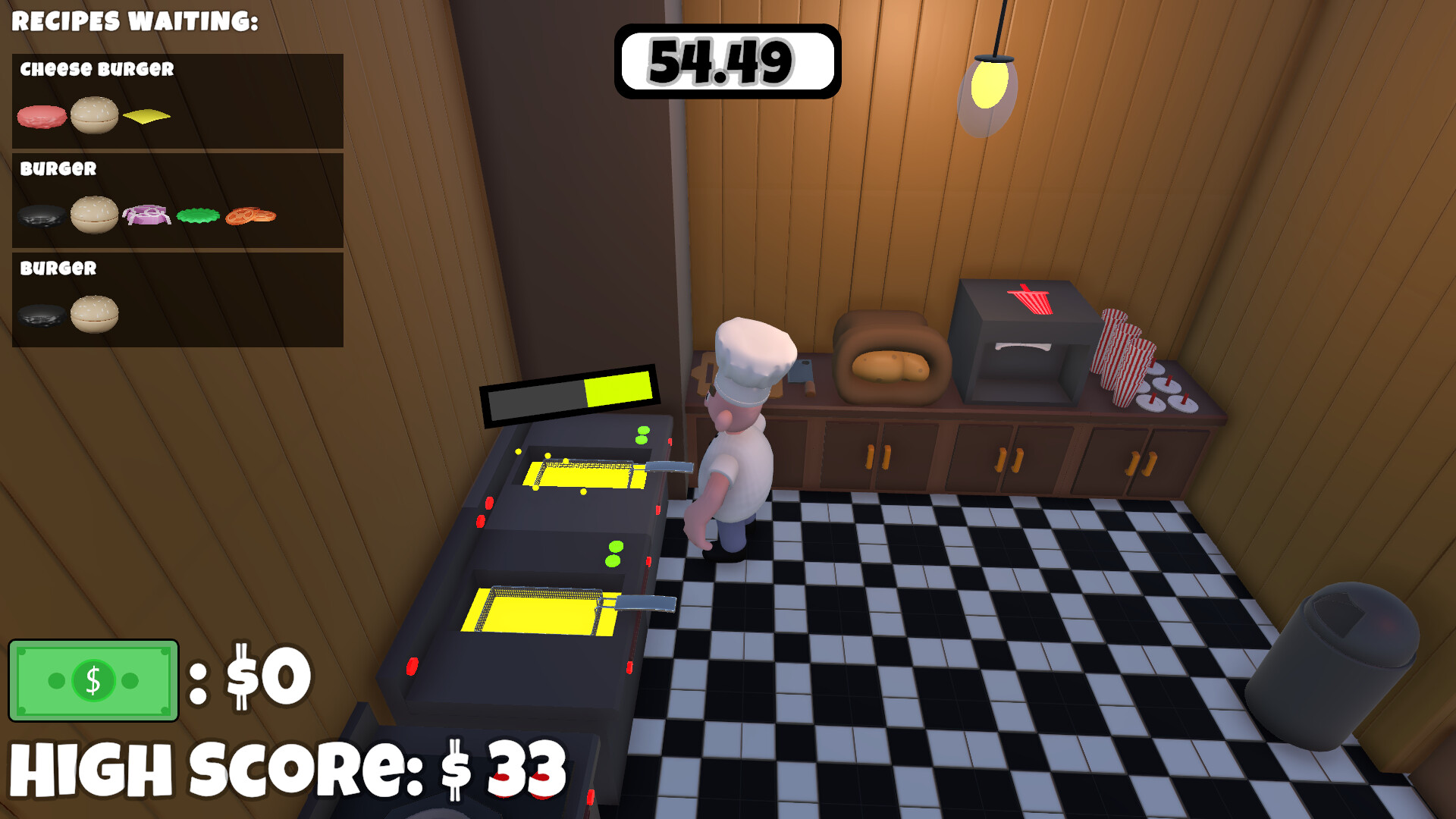The image size is (1456, 819).
Task: Click the yellow cooking progress bar
Action: click(x=618, y=388)
